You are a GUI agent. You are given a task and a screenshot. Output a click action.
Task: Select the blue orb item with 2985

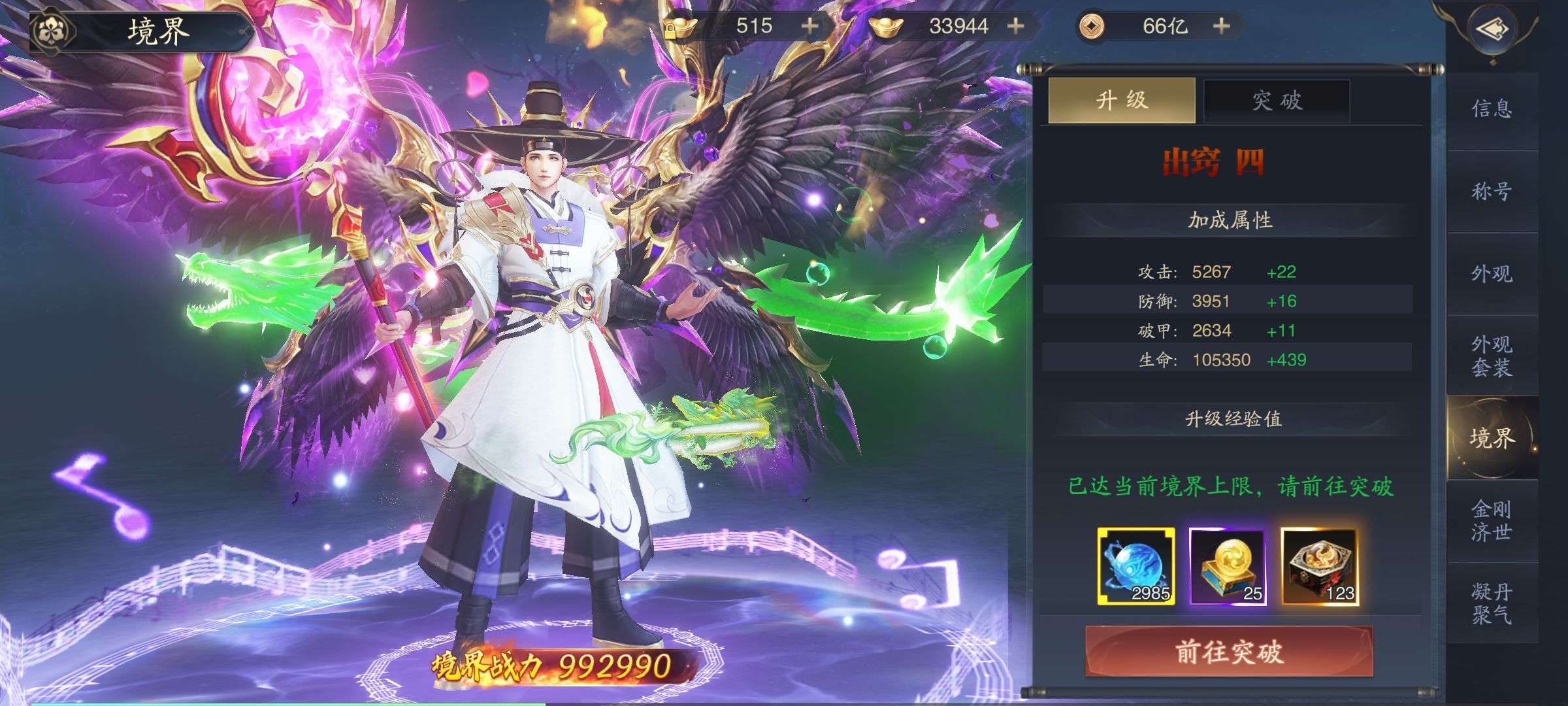tap(1136, 566)
